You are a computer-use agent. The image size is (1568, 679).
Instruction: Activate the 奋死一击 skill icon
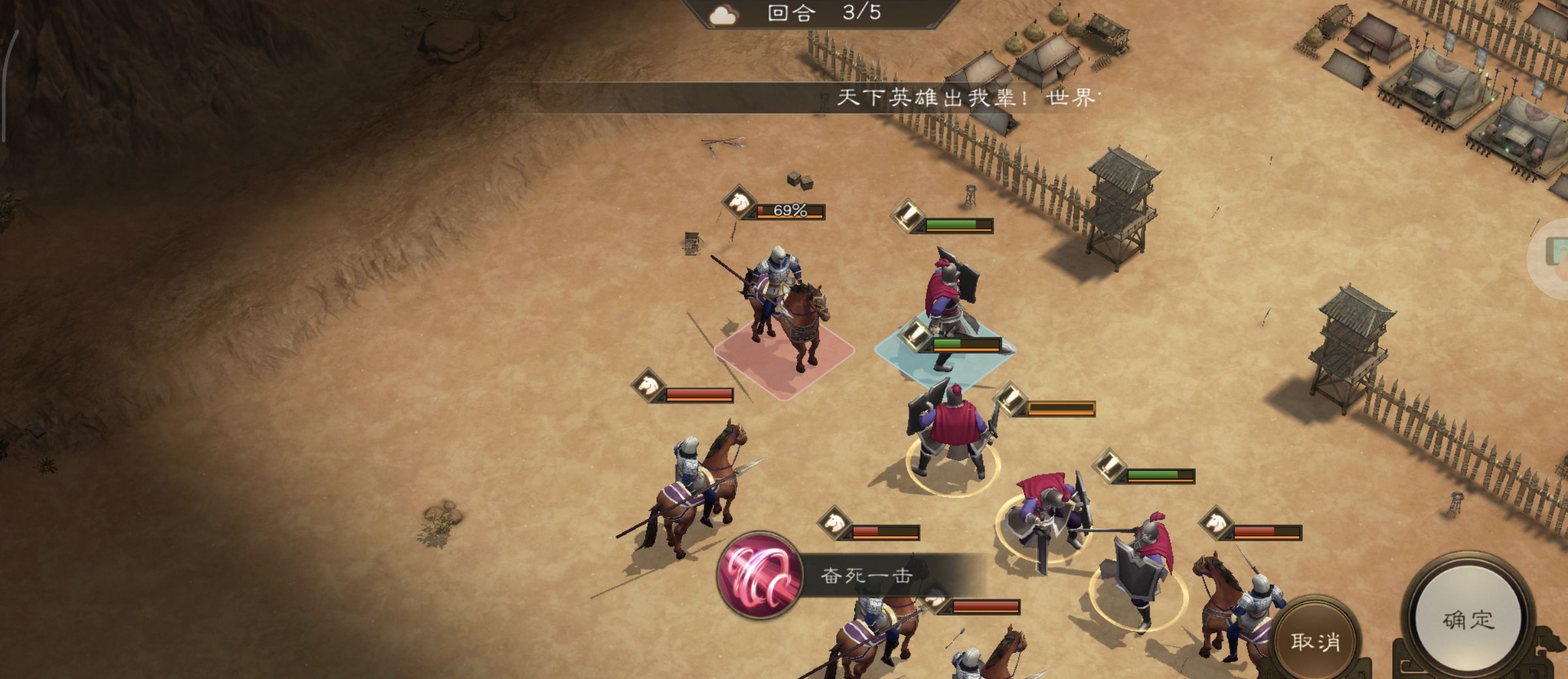(x=759, y=576)
